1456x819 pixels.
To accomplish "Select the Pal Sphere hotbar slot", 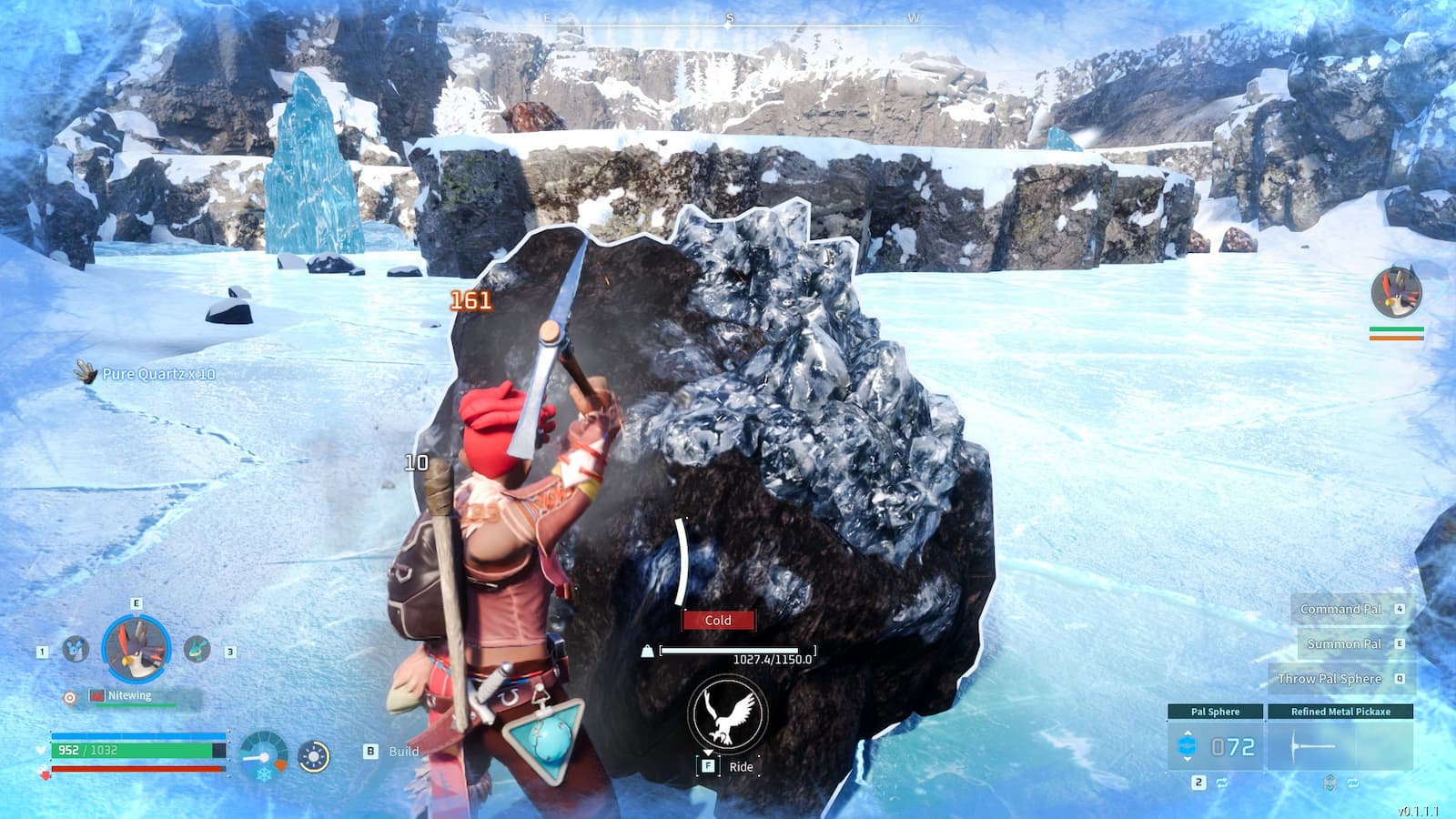I will pyautogui.click(x=1214, y=744).
